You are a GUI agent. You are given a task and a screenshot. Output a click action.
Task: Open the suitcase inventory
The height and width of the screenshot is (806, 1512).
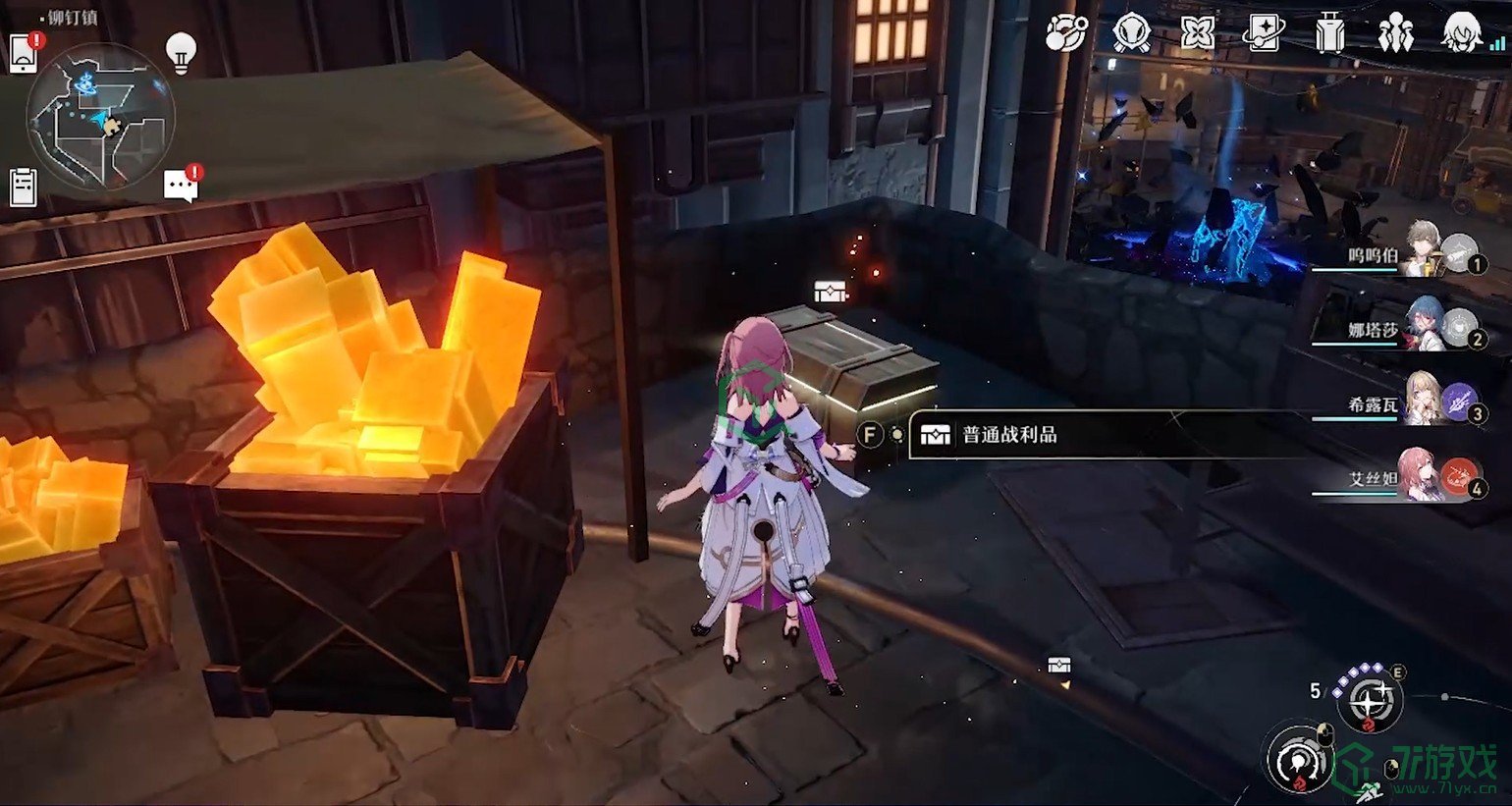coord(1329,34)
